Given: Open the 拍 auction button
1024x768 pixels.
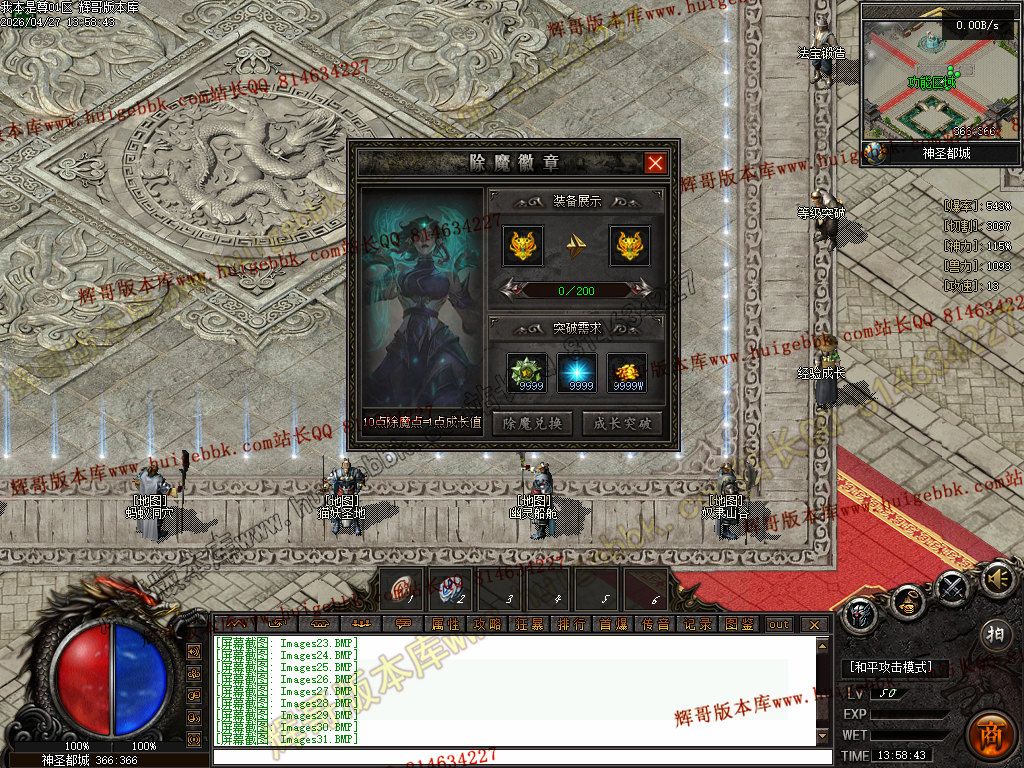Looking at the screenshot, I should pos(994,634).
